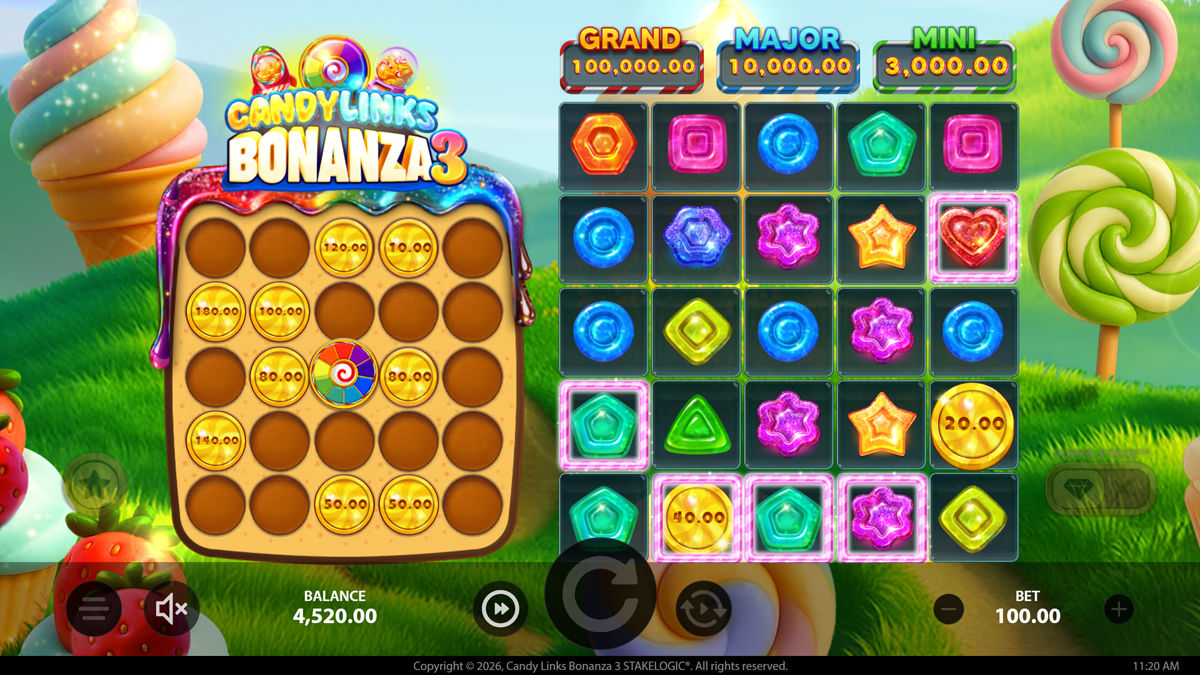Open the hamburger menu
This screenshot has width=1200, height=675.
(94, 608)
